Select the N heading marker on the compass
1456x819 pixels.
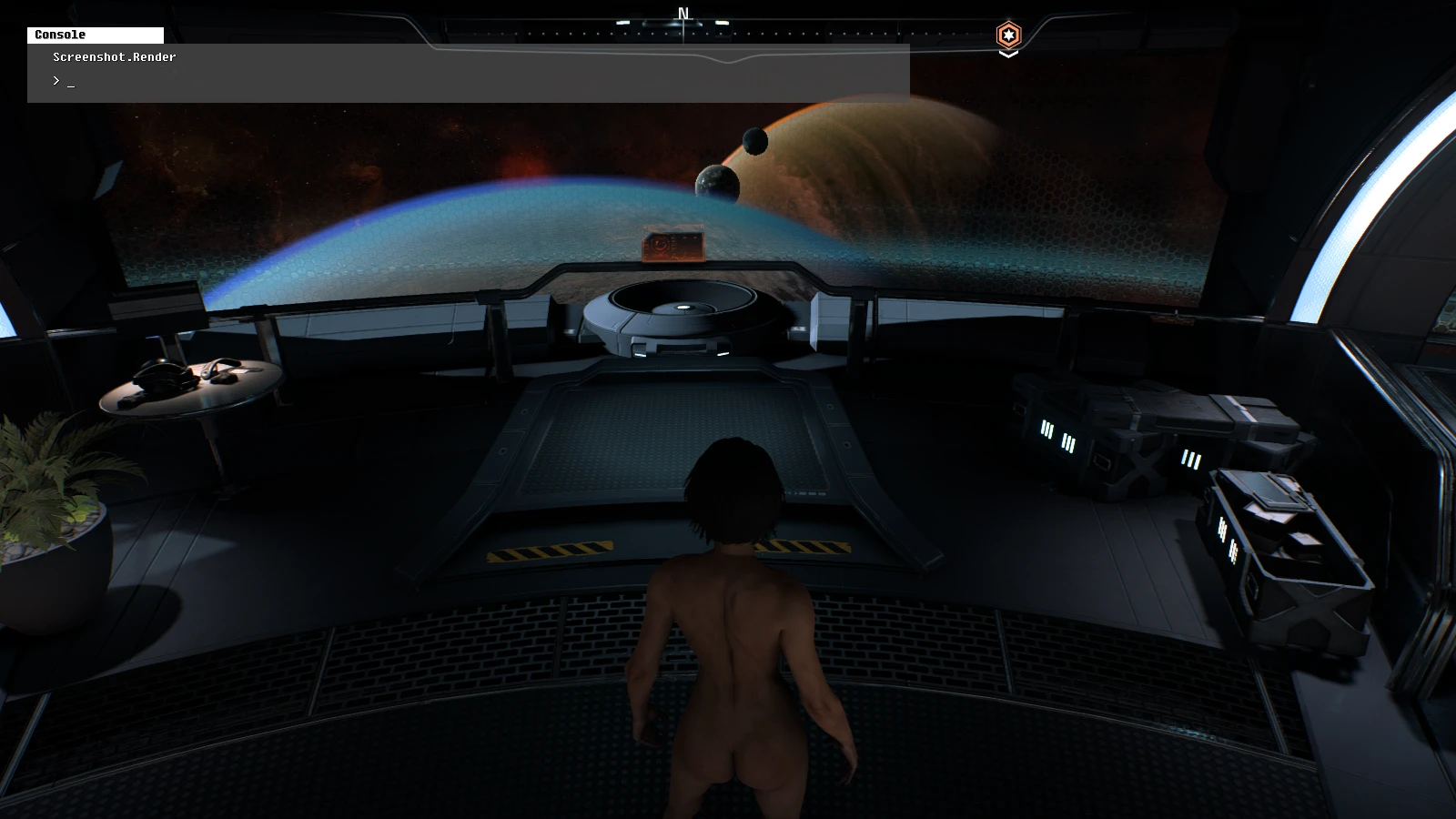[x=681, y=11]
